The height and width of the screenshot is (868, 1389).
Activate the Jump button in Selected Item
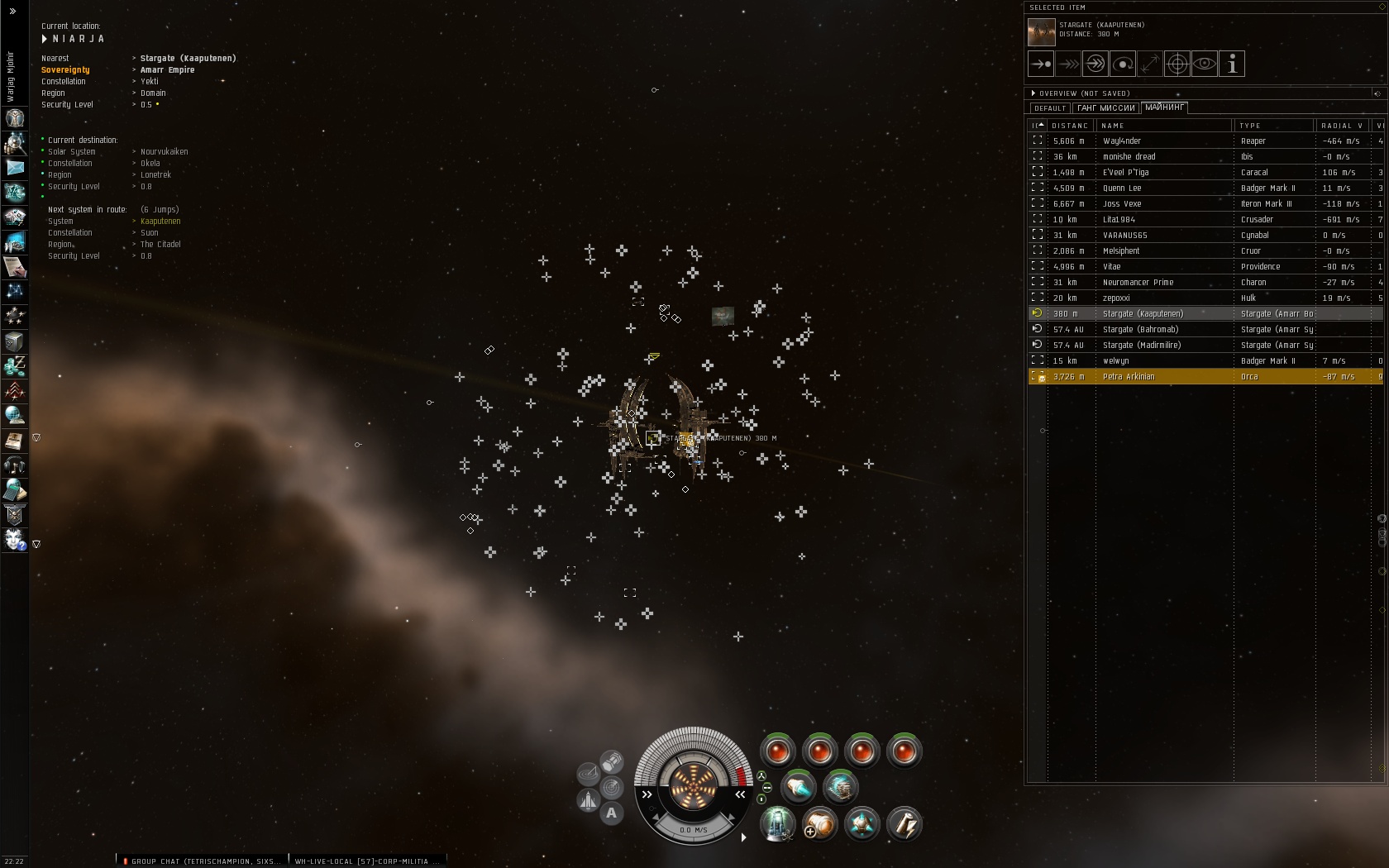[x=1095, y=64]
